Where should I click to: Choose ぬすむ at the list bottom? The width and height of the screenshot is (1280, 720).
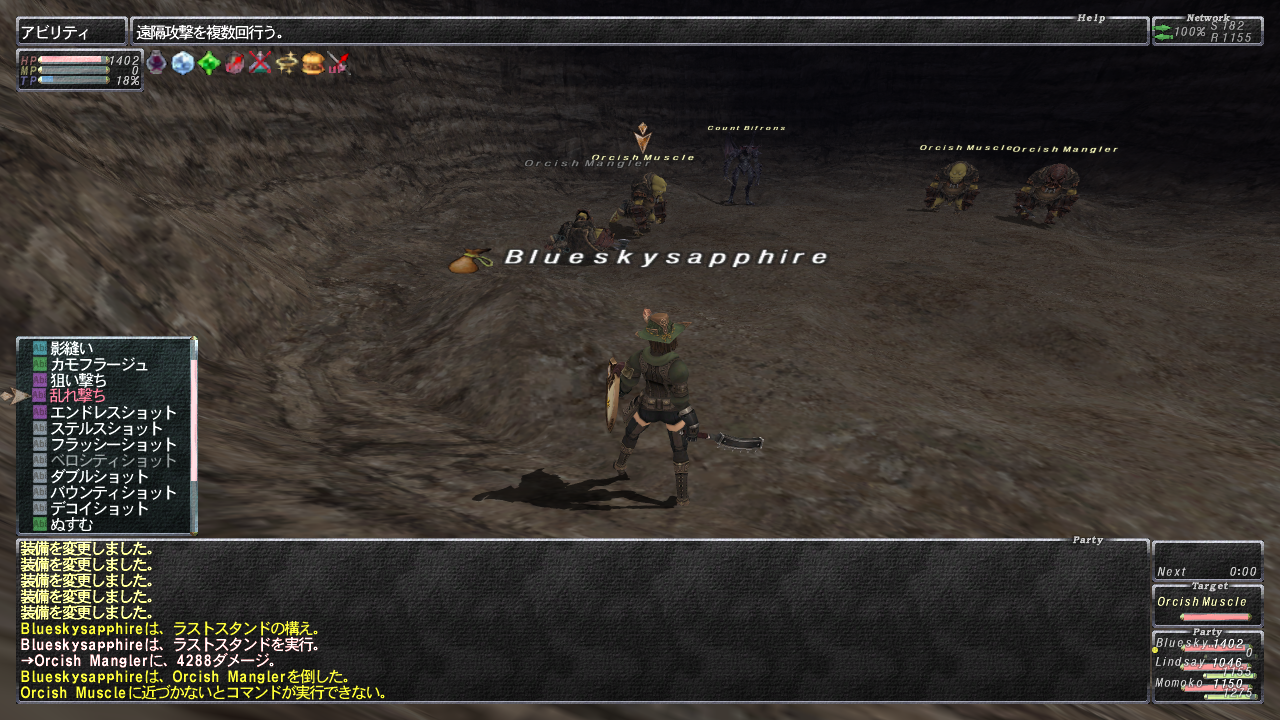coord(72,524)
